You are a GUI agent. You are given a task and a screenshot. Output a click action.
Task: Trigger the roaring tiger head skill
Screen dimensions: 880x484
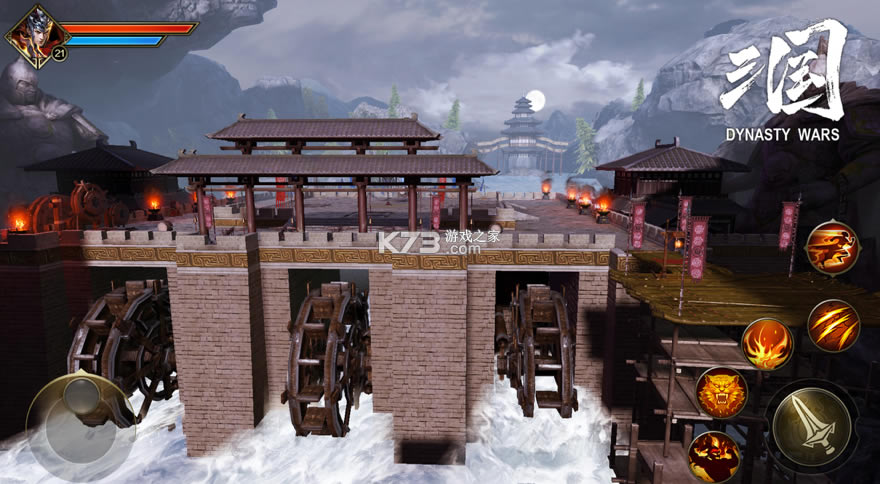click(721, 393)
